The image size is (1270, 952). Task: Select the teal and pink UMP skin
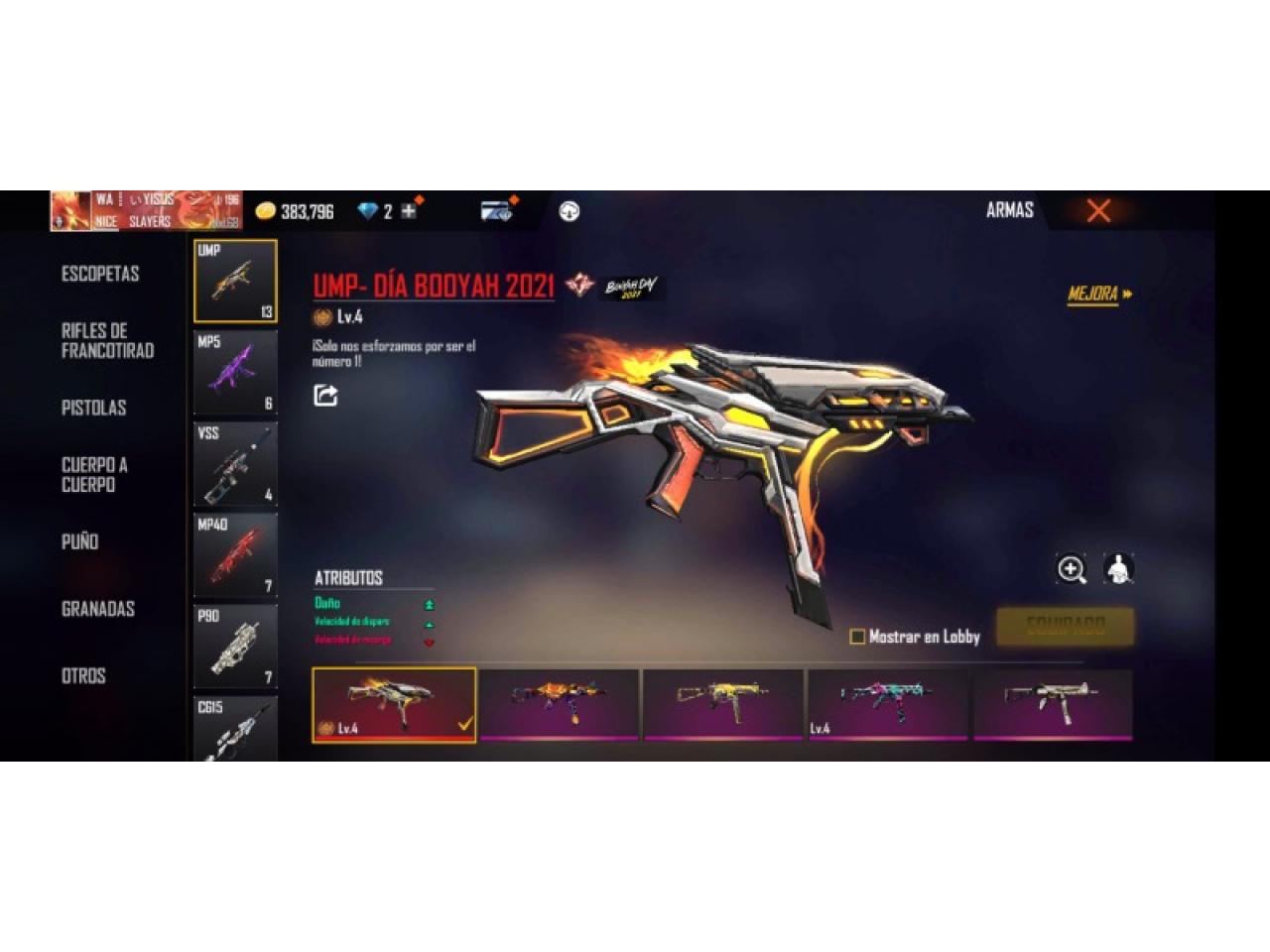point(887,702)
